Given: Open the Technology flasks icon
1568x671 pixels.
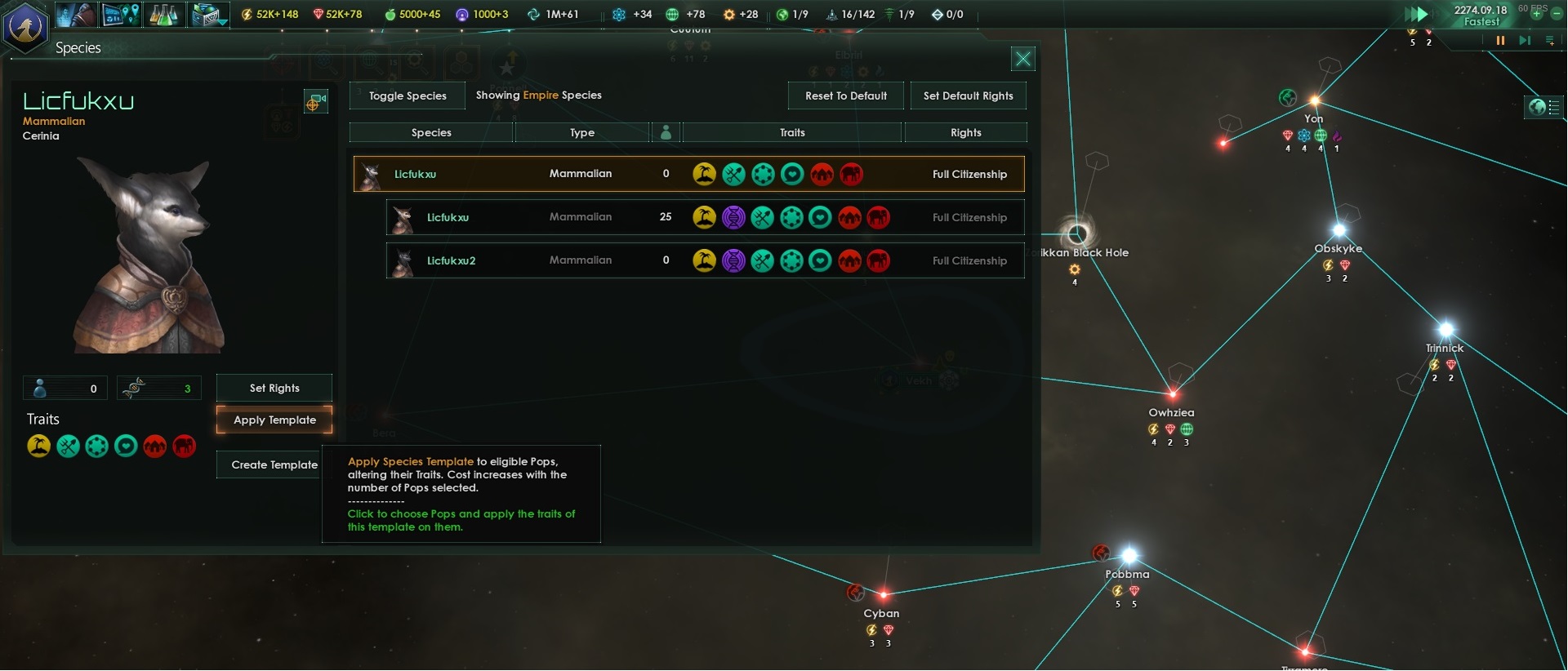Looking at the screenshot, I should coord(163,15).
